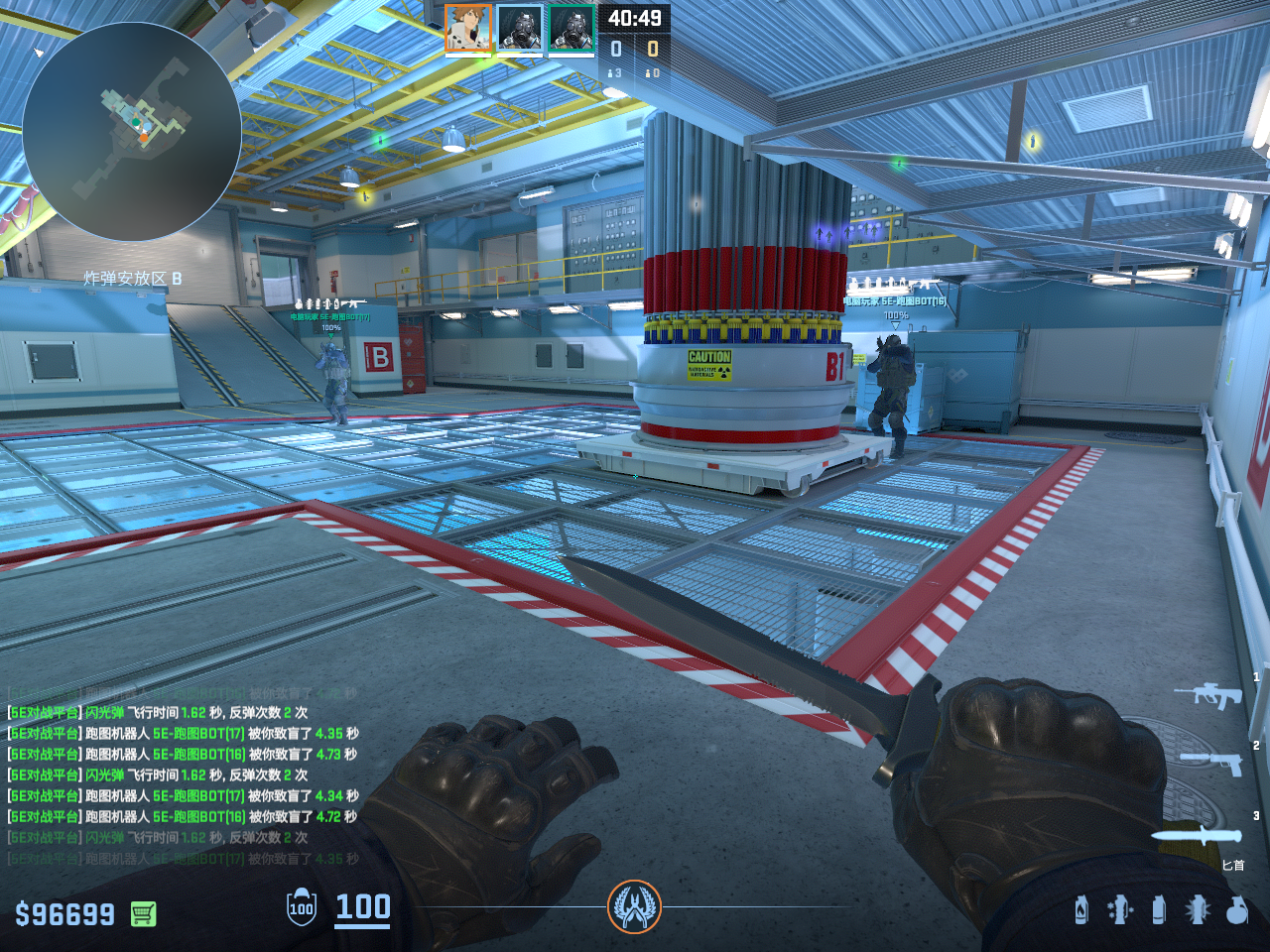The height and width of the screenshot is (952, 1270).
Task: Choose the incendiary grenade icon
Action: [1081, 909]
